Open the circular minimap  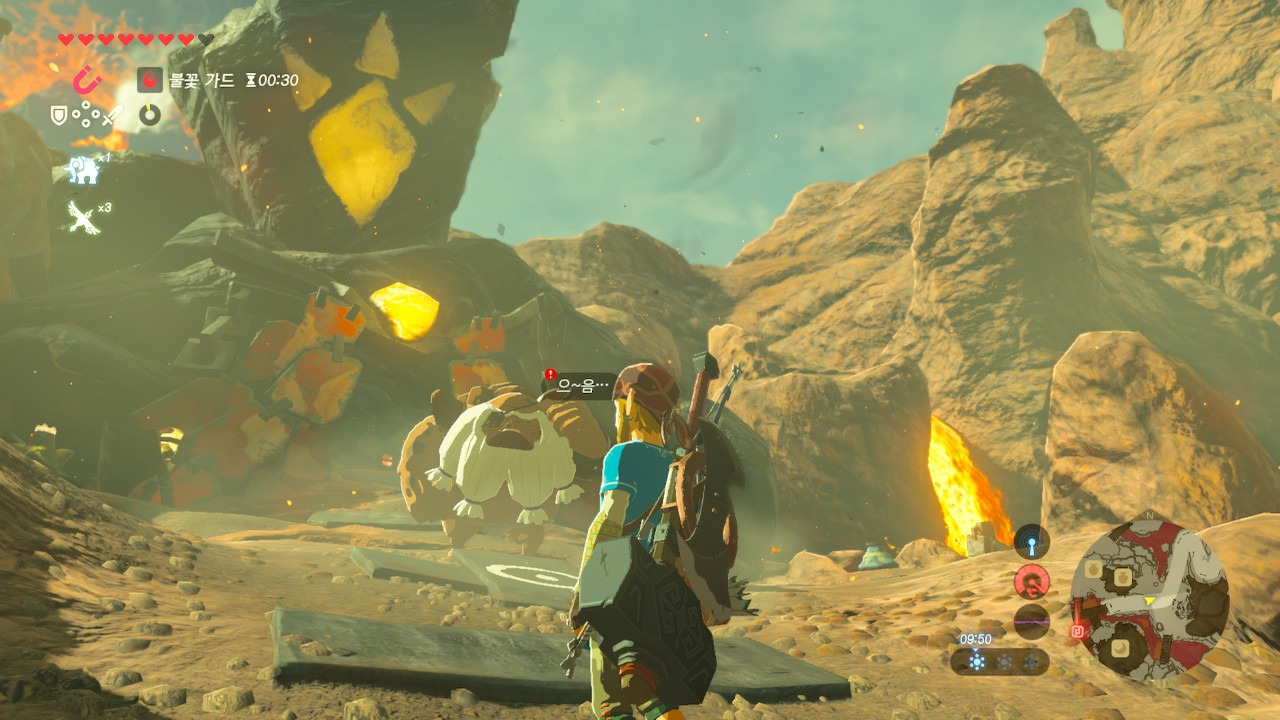pos(1149,600)
